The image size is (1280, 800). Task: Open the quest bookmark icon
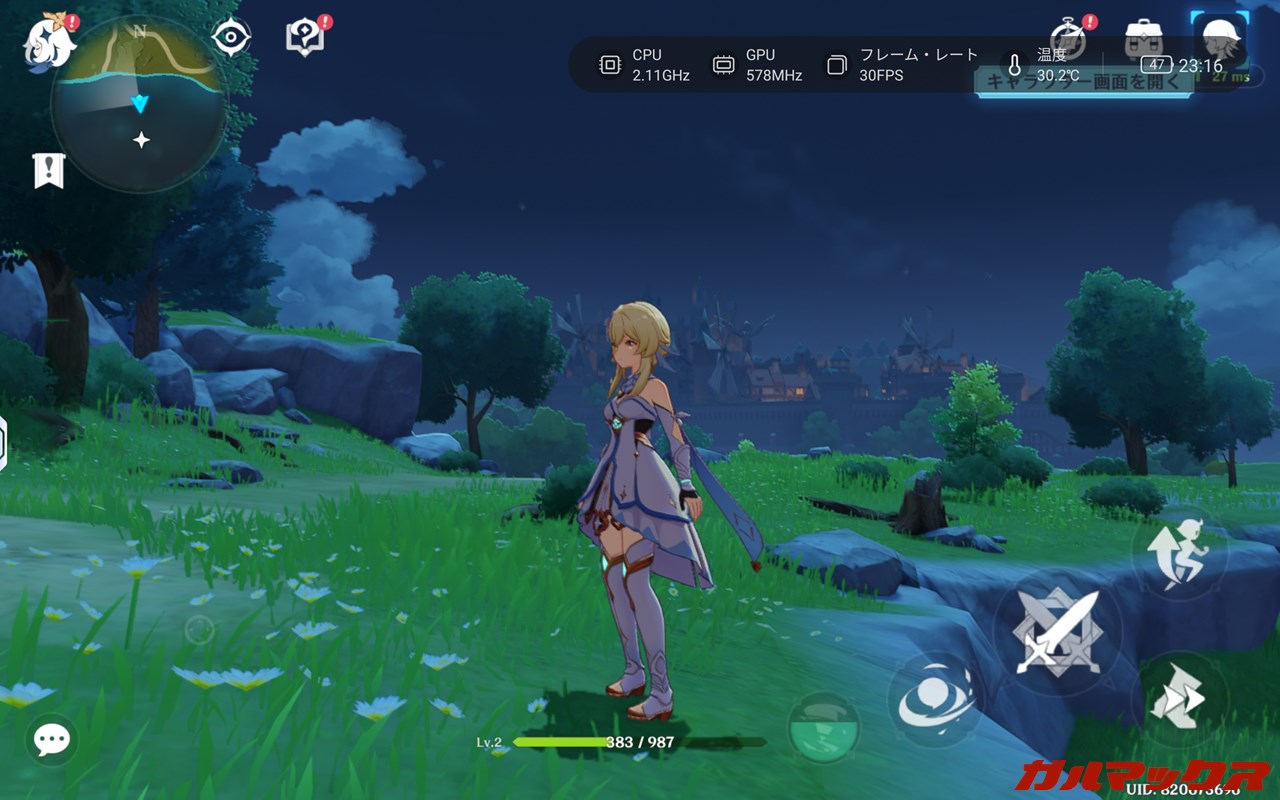point(48,171)
